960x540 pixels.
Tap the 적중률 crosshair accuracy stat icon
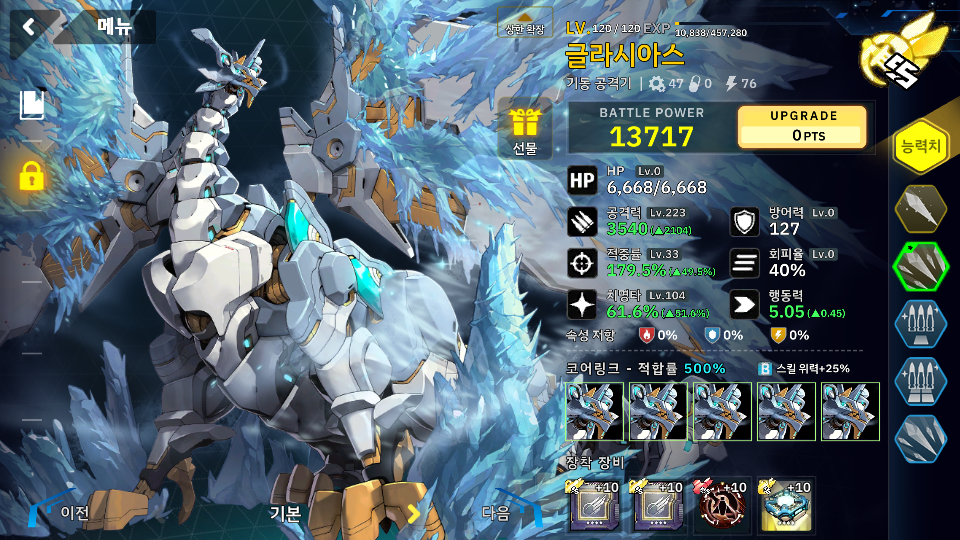(582, 263)
